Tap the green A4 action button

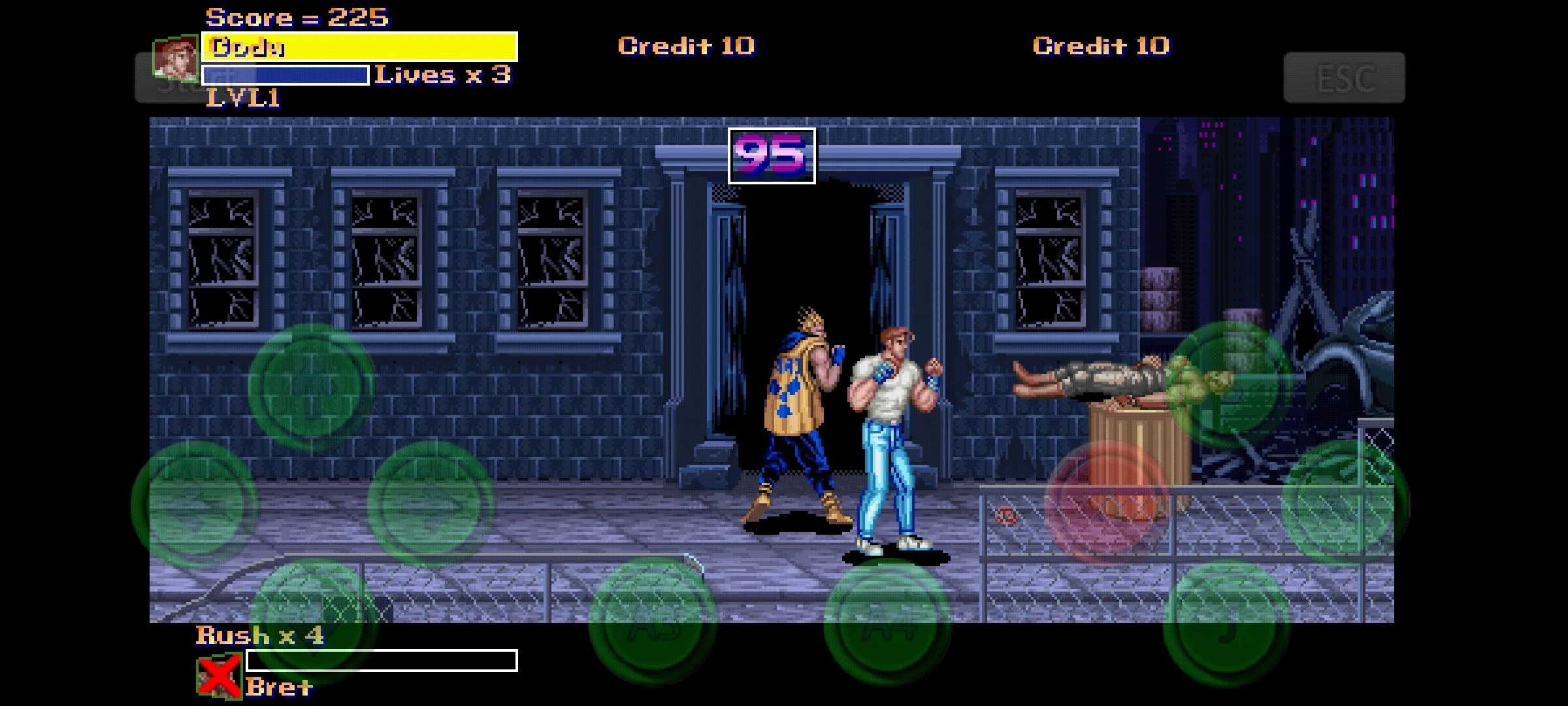pyautogui.click(x=887, y=622)
